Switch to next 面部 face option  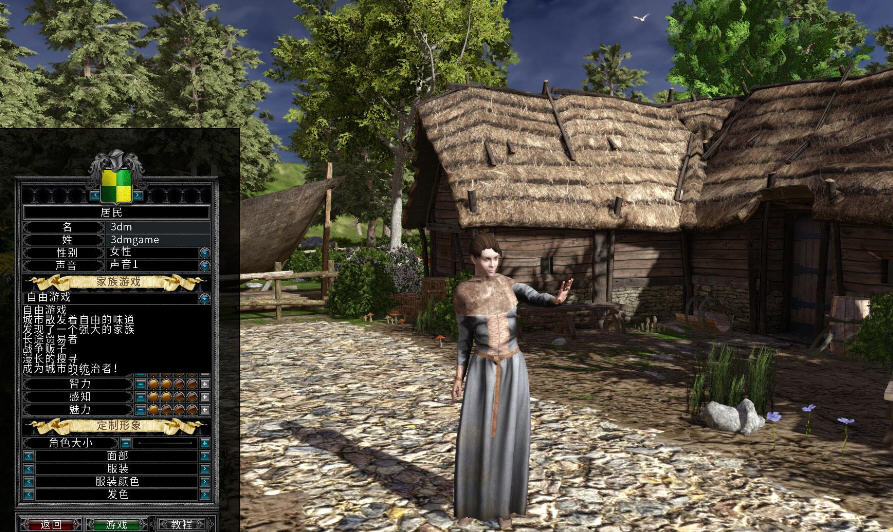205,455
